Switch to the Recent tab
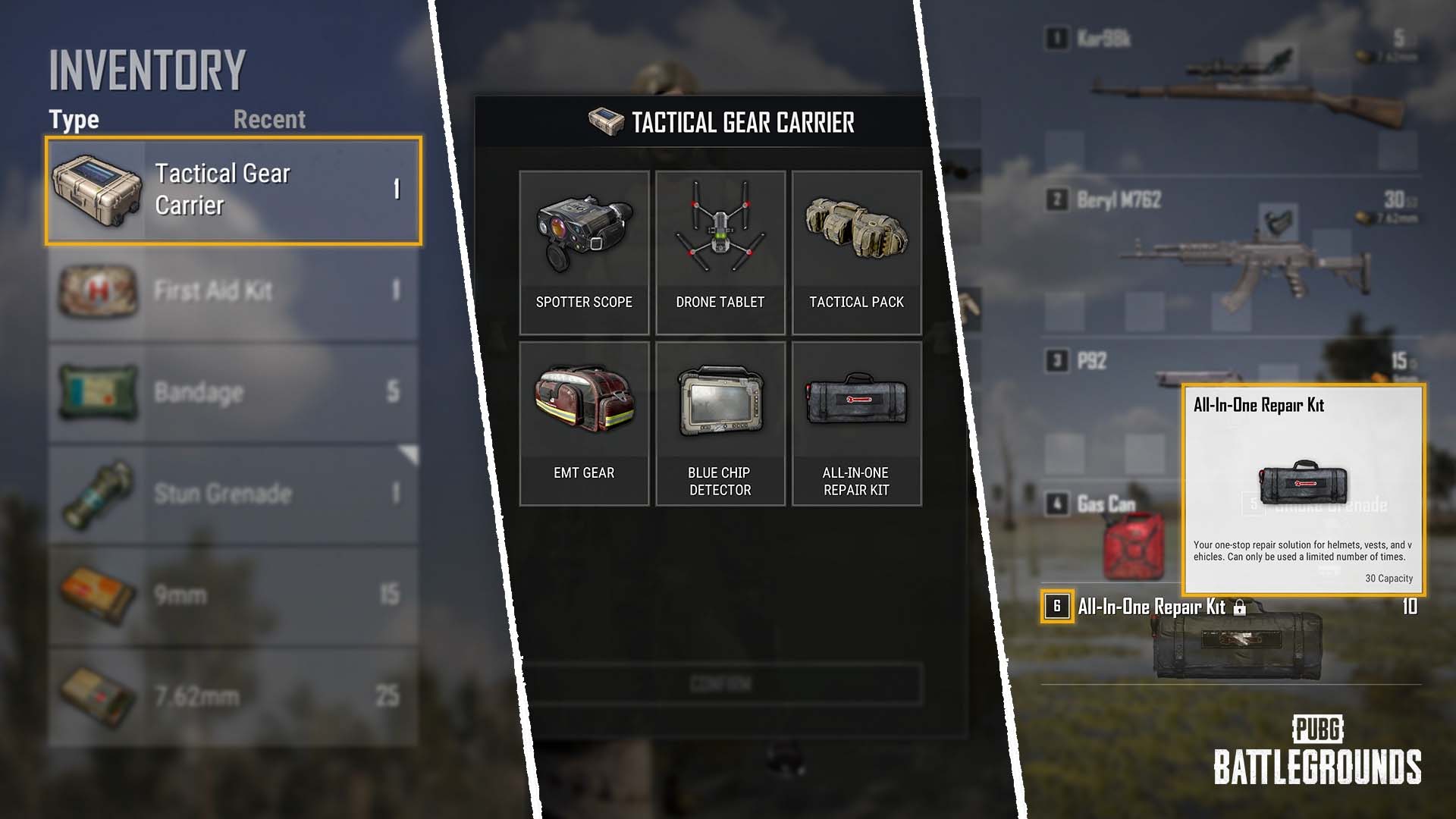1456x819 pixels. [x=269, y=119]
